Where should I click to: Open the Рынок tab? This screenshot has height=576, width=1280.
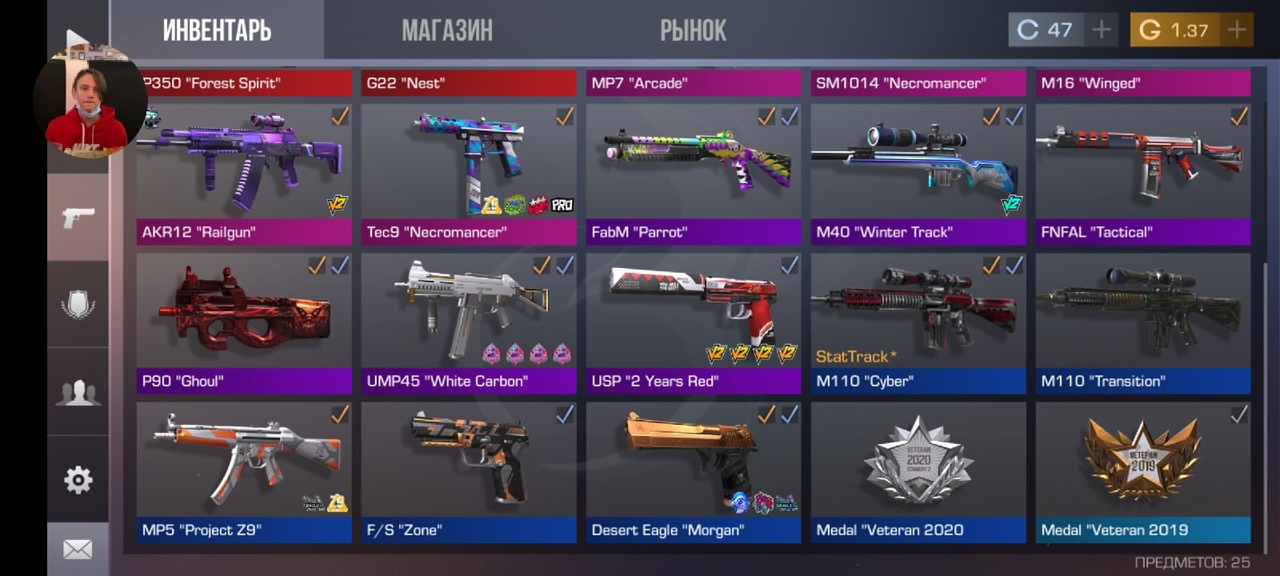coord(692,30)
